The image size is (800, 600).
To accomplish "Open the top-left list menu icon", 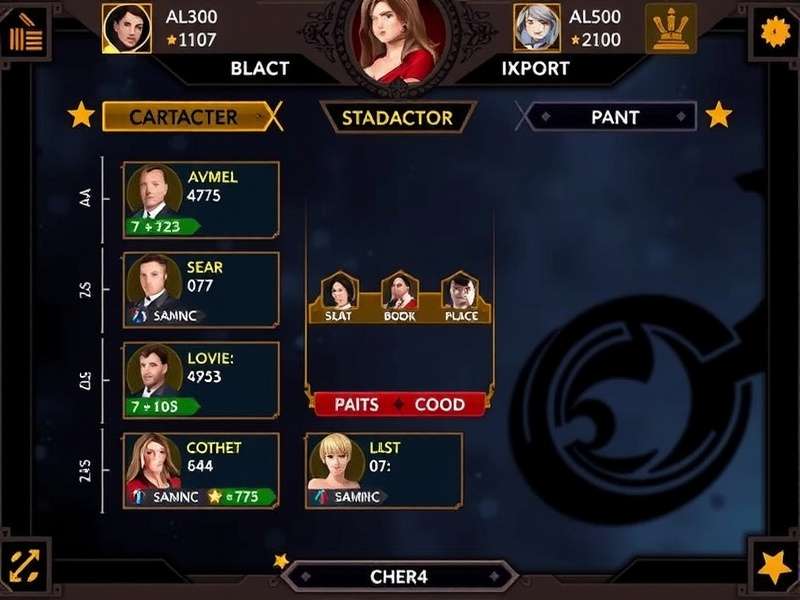I will click(26, 36).
